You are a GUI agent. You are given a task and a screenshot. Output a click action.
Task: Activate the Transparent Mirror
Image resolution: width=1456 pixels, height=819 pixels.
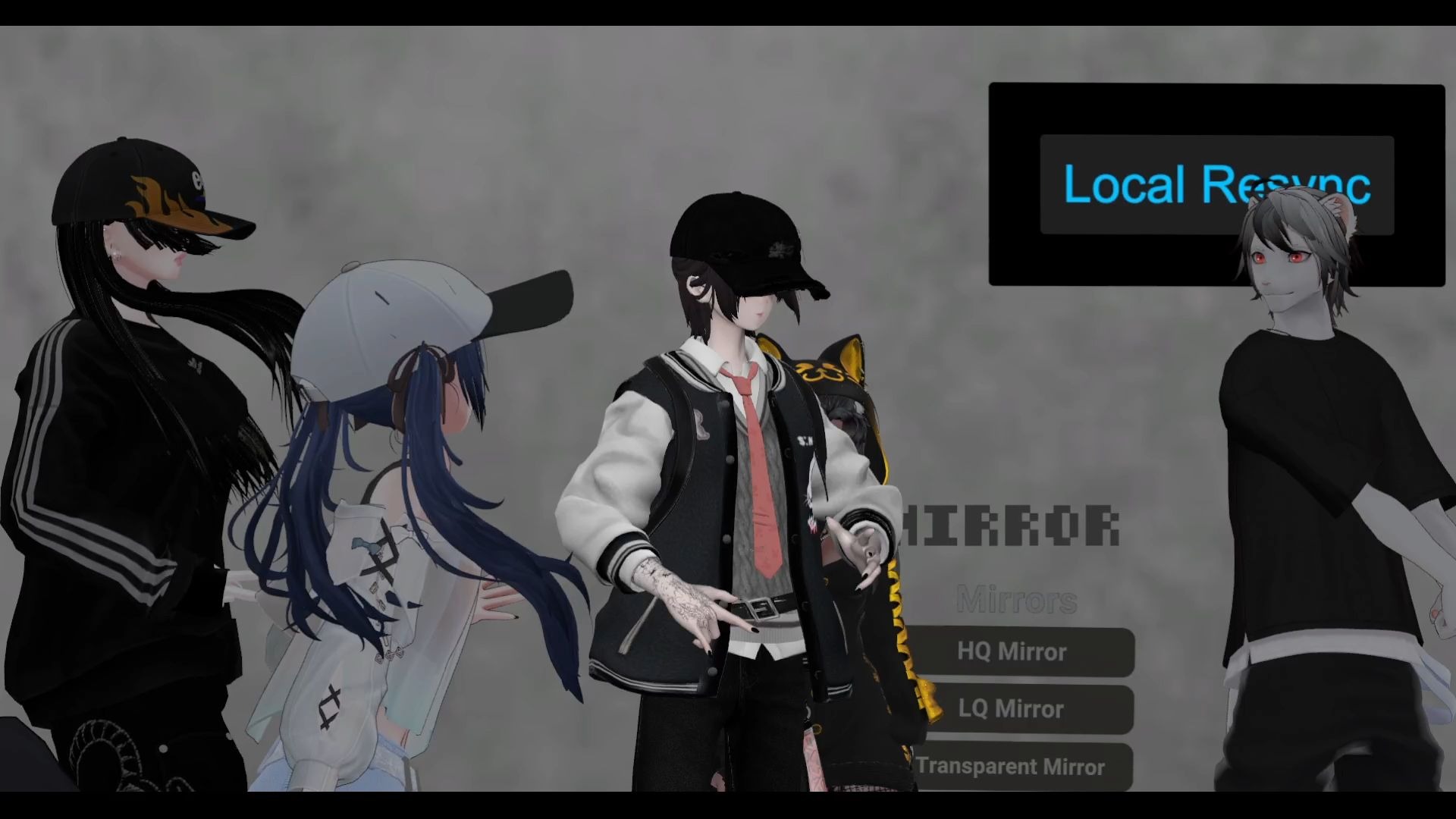[x=1016, y=766]
